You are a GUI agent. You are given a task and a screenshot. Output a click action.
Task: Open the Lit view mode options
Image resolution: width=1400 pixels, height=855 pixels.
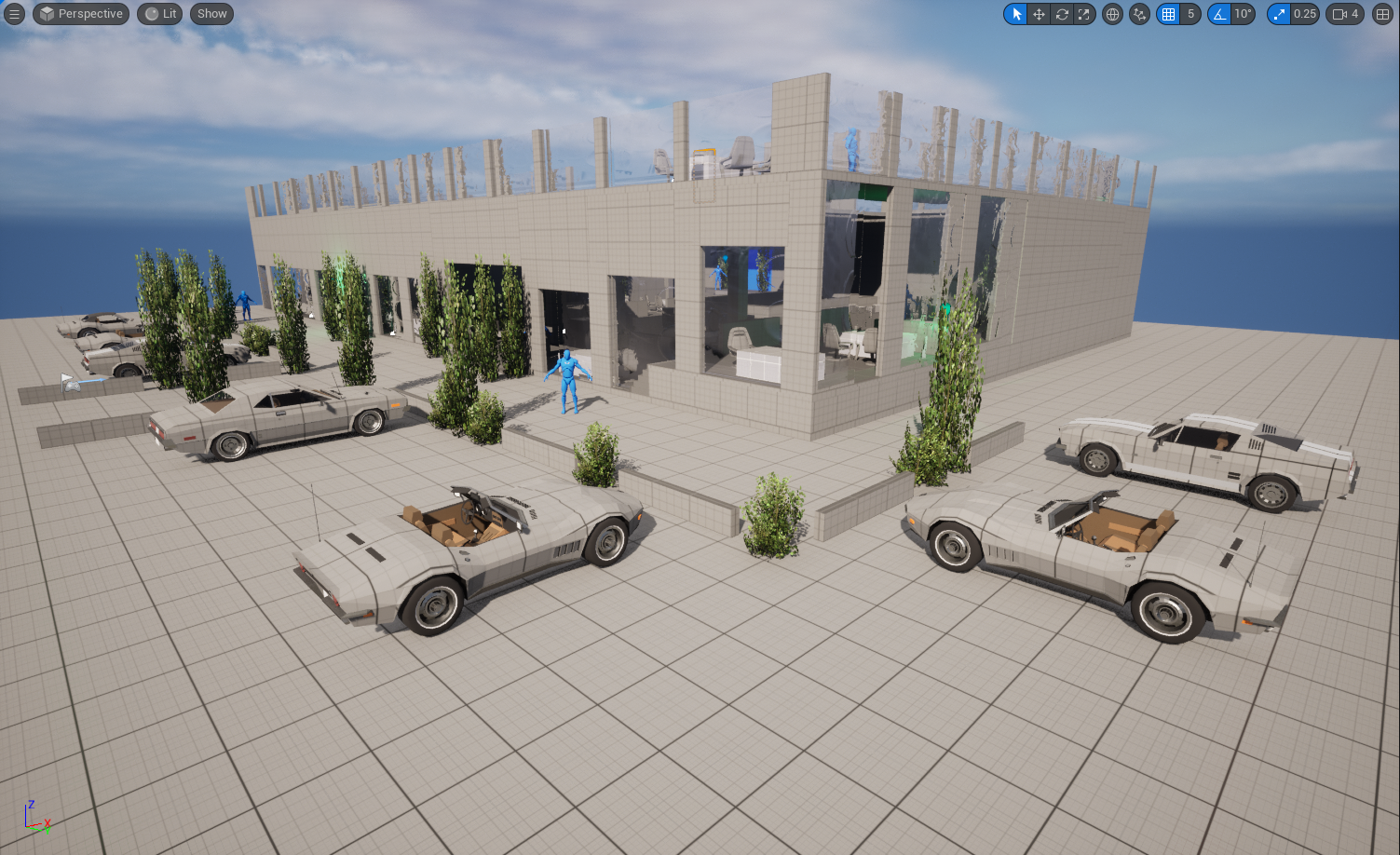[158, 14]
